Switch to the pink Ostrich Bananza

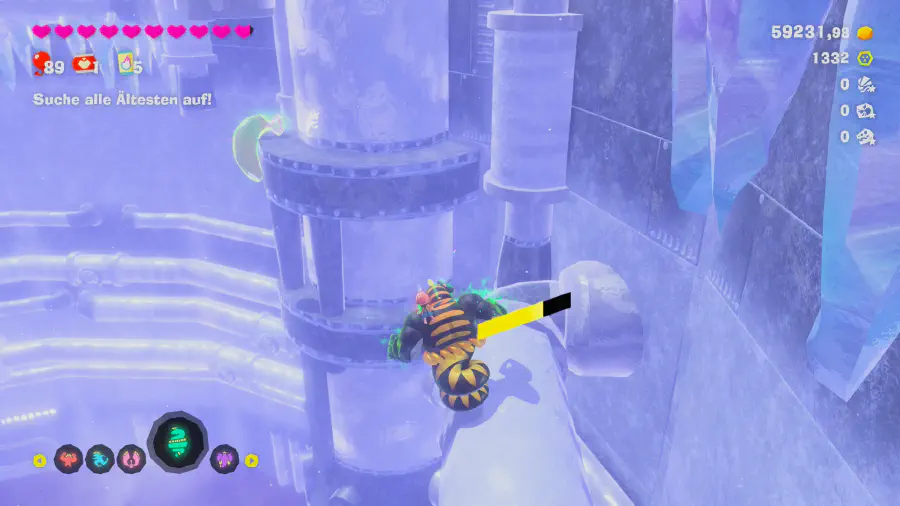click(132, 460)
